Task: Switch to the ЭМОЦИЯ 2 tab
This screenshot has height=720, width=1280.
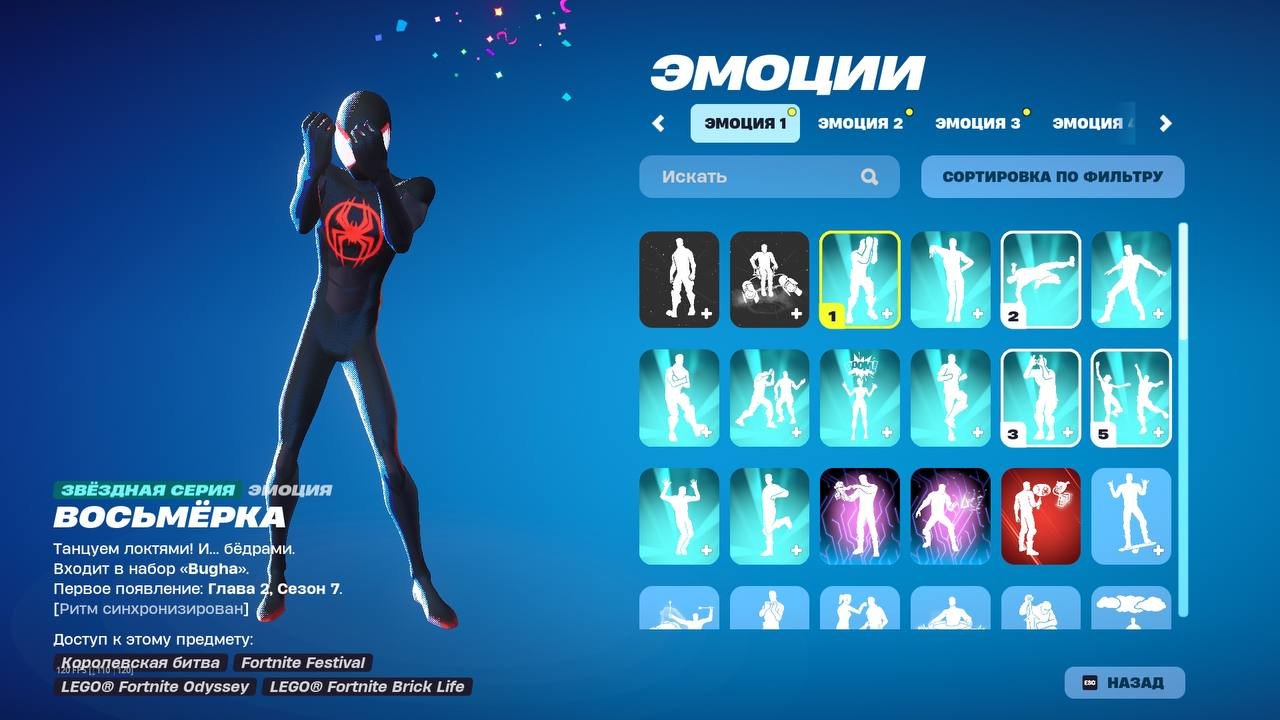Action: (860, 122)
